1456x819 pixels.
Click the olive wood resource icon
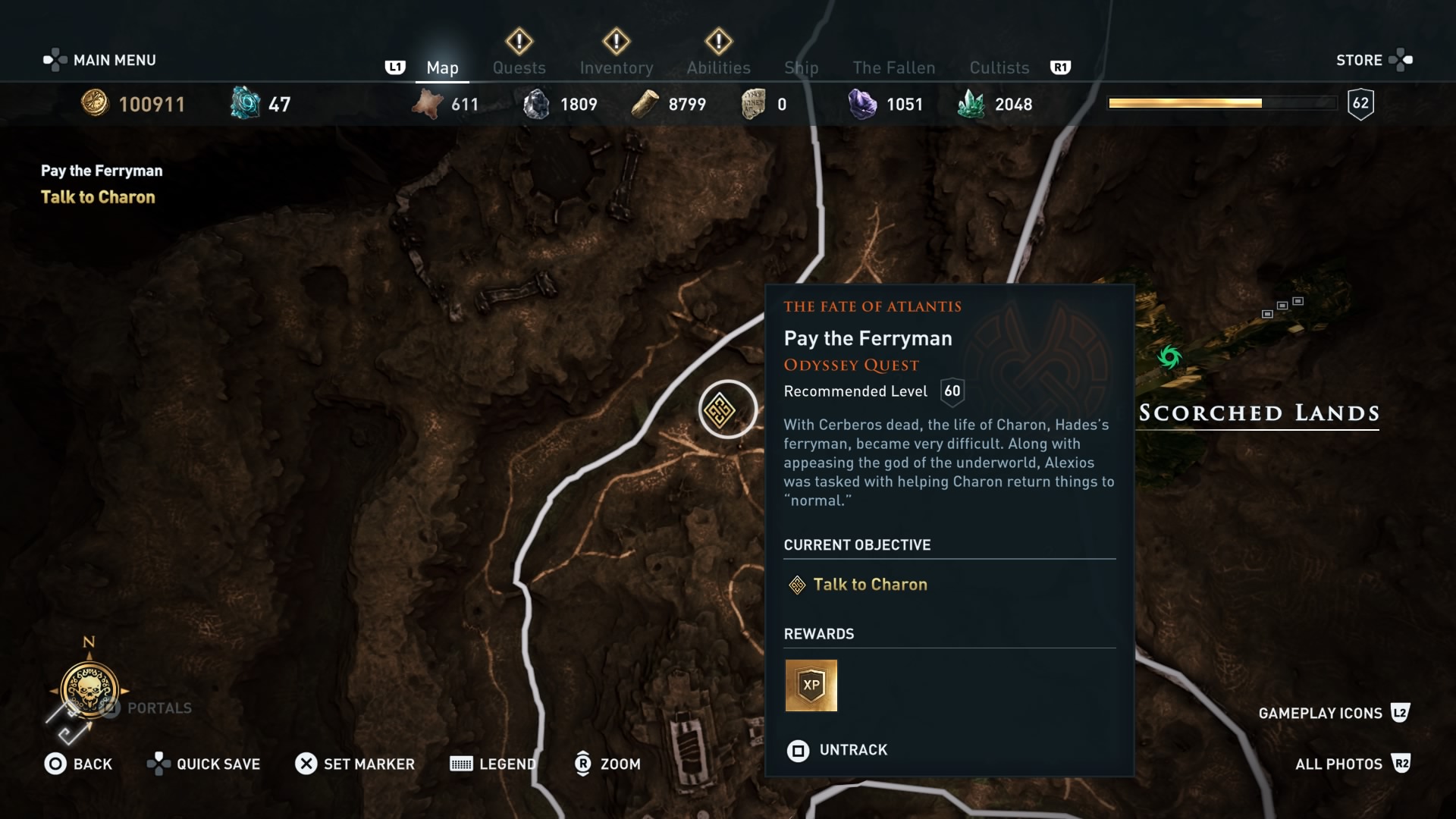645,104
